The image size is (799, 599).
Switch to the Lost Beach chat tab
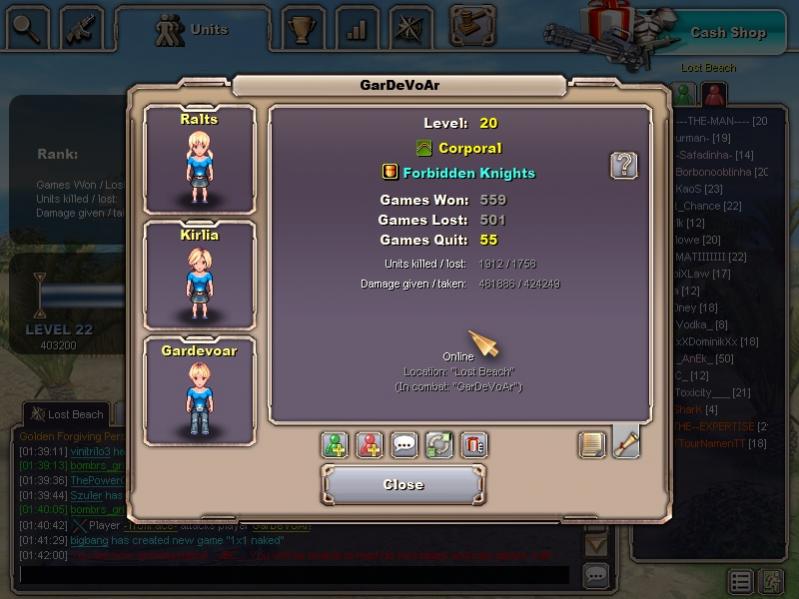pos(68,414)
